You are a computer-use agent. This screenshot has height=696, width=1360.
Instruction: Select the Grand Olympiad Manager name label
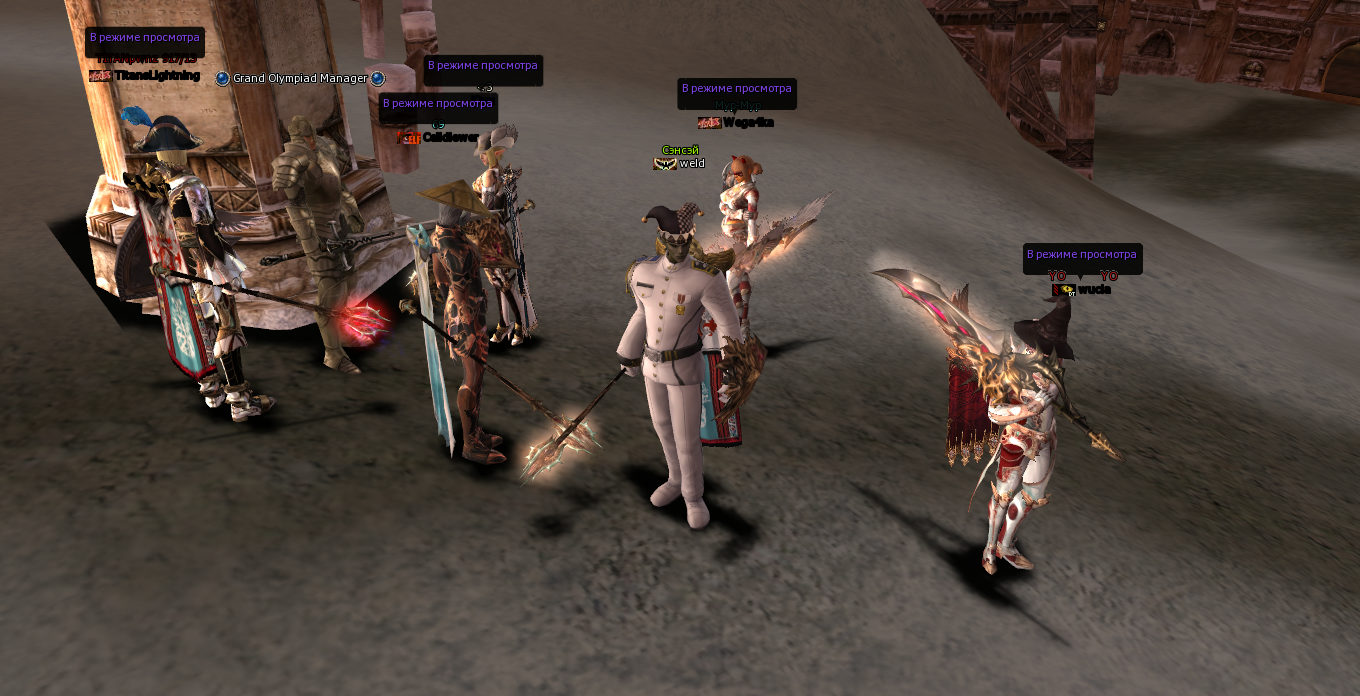pyautogui.click(x=300, y=78)
